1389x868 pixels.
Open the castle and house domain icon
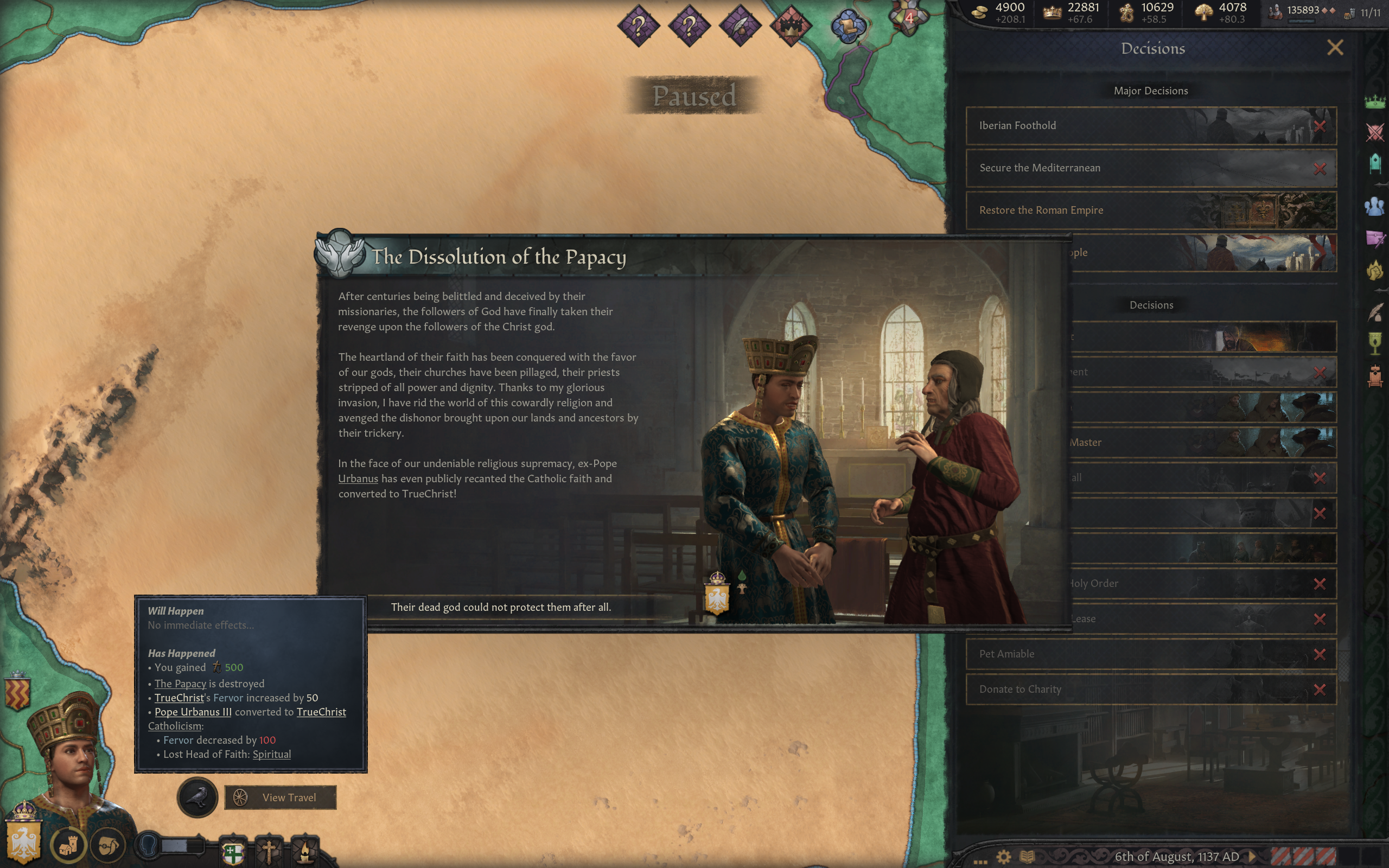pyautogui.click(x=68, y=845)
